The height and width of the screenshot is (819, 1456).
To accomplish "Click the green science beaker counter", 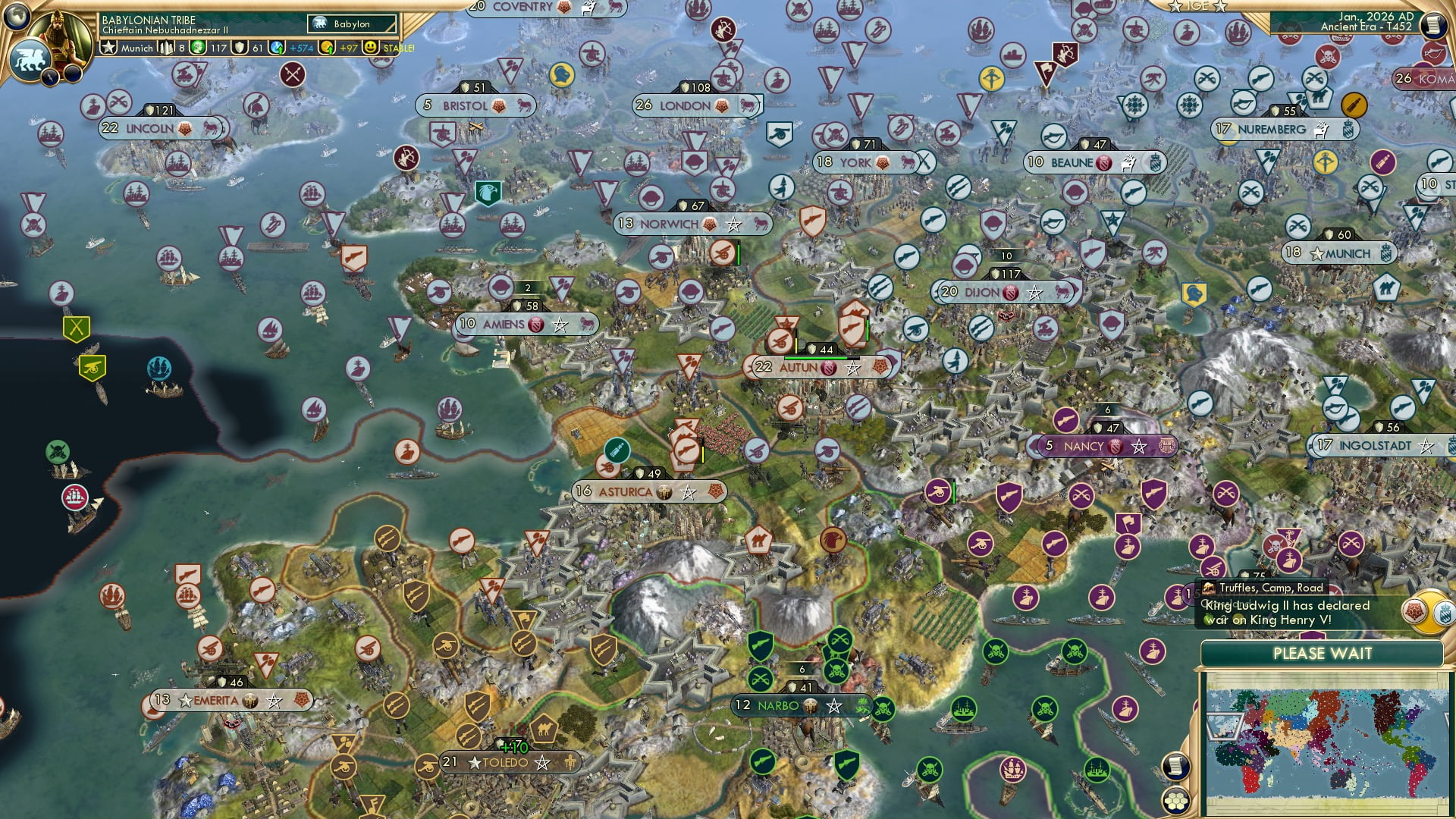I will [x=198, y=47].
